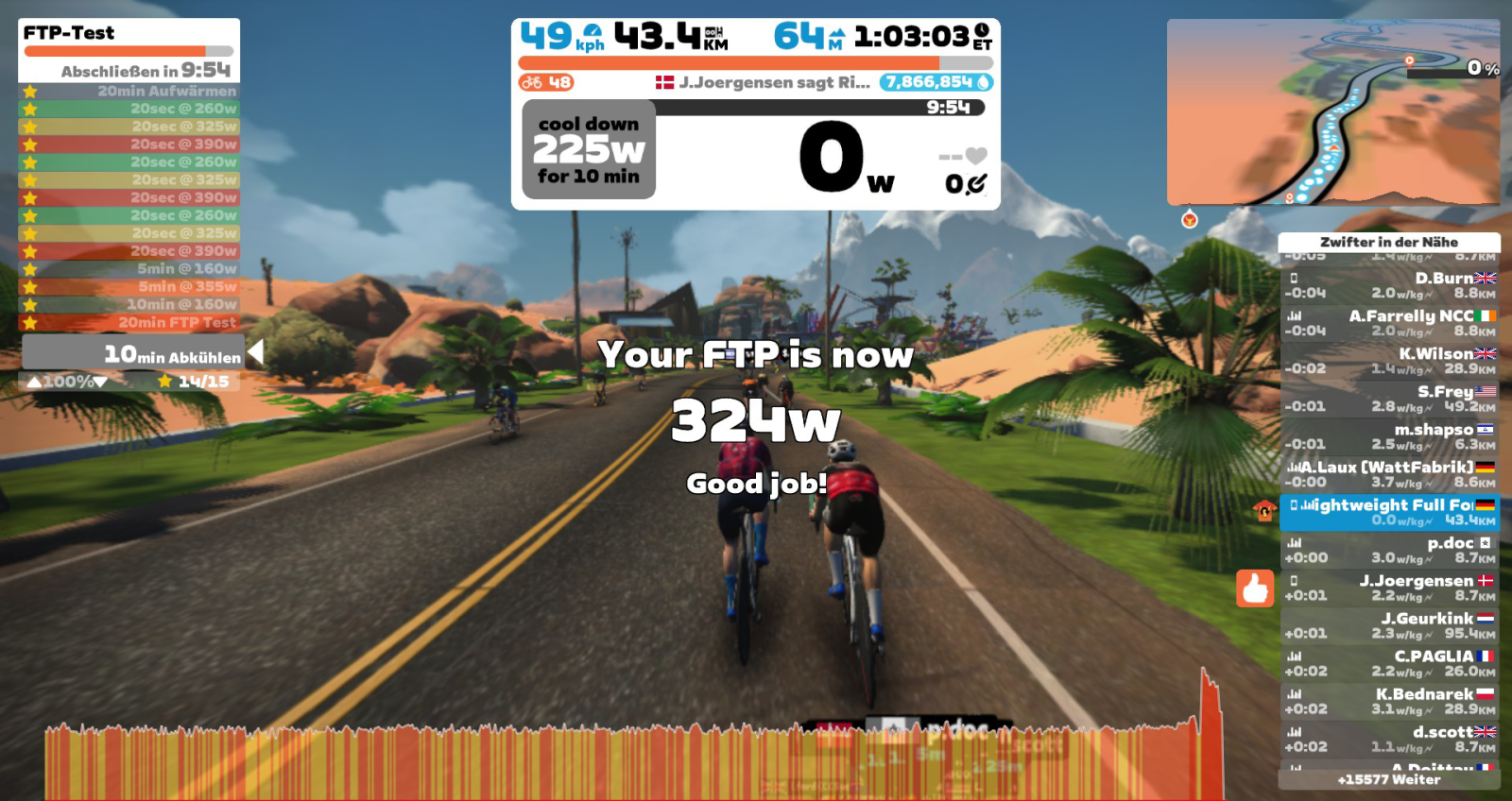This screenshot has width=1512, height=801.
Task: Choose J.Joergensen in the nearby list
Action: pyautogui.click(x=1388, y=588)
